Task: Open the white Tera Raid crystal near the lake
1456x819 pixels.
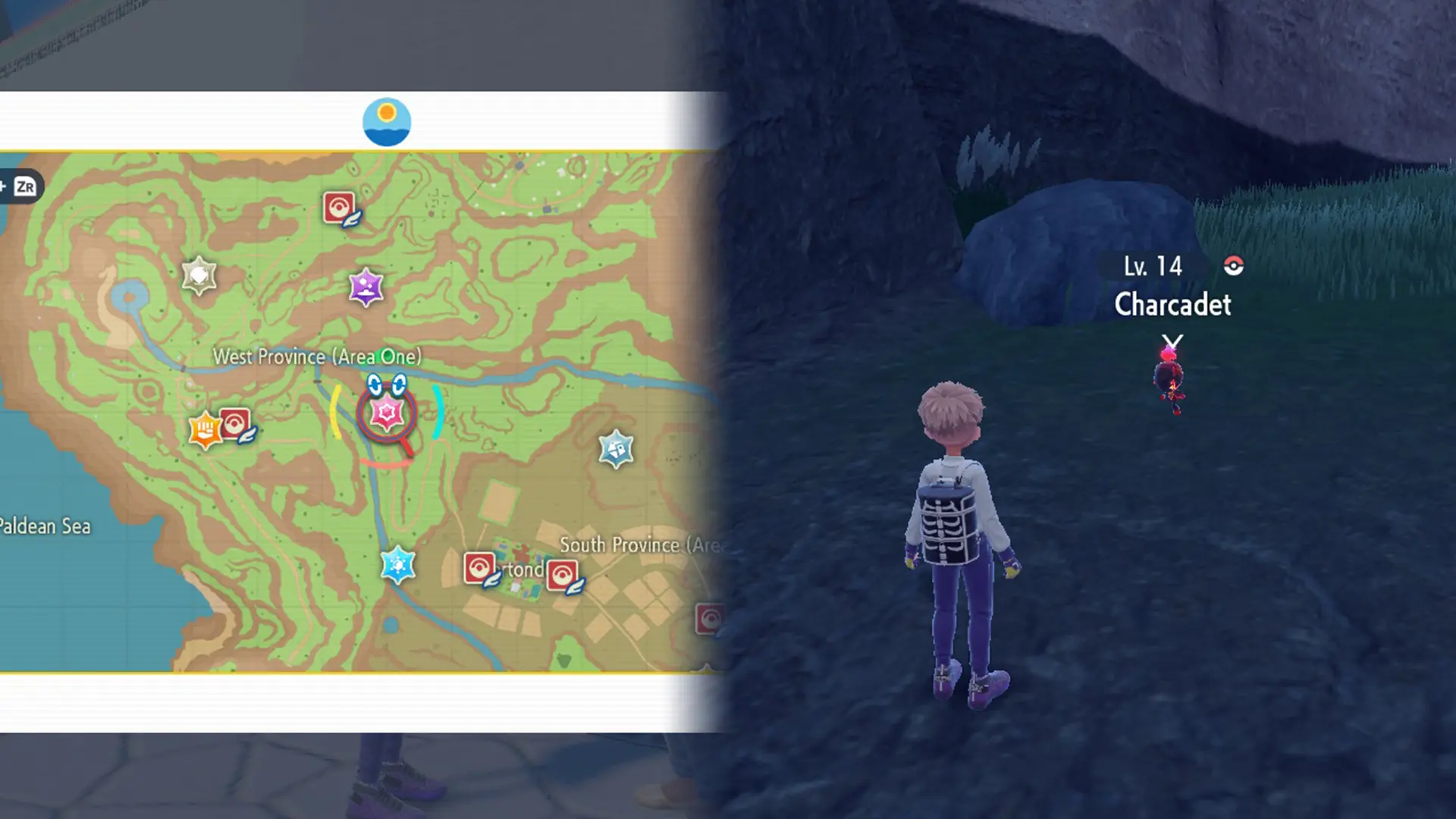Action: (199, 276)
